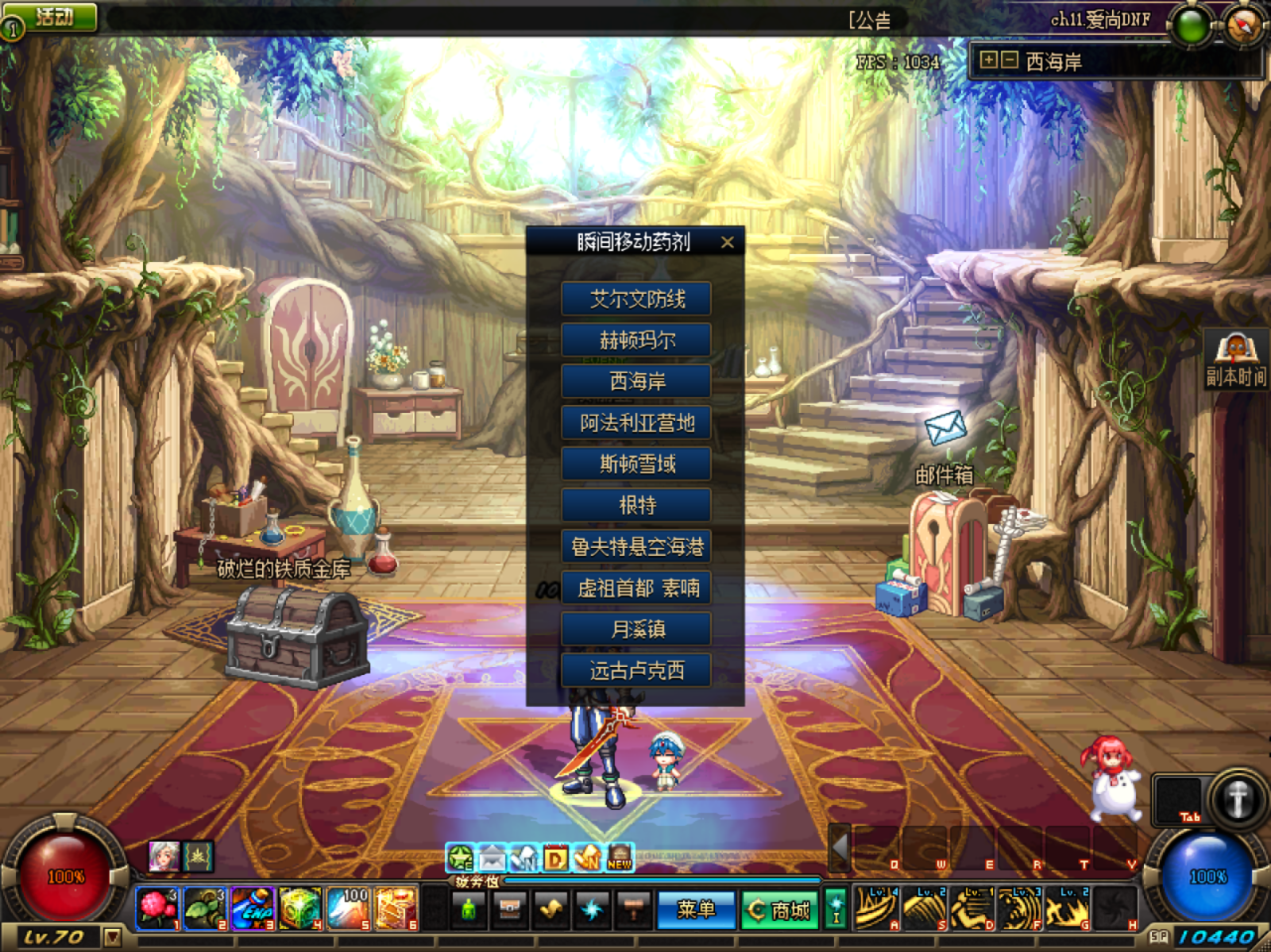The image size is (1271, 952).
Task: Teleport to 虚祖首都 素喃
Action: (x=636, y=588)
